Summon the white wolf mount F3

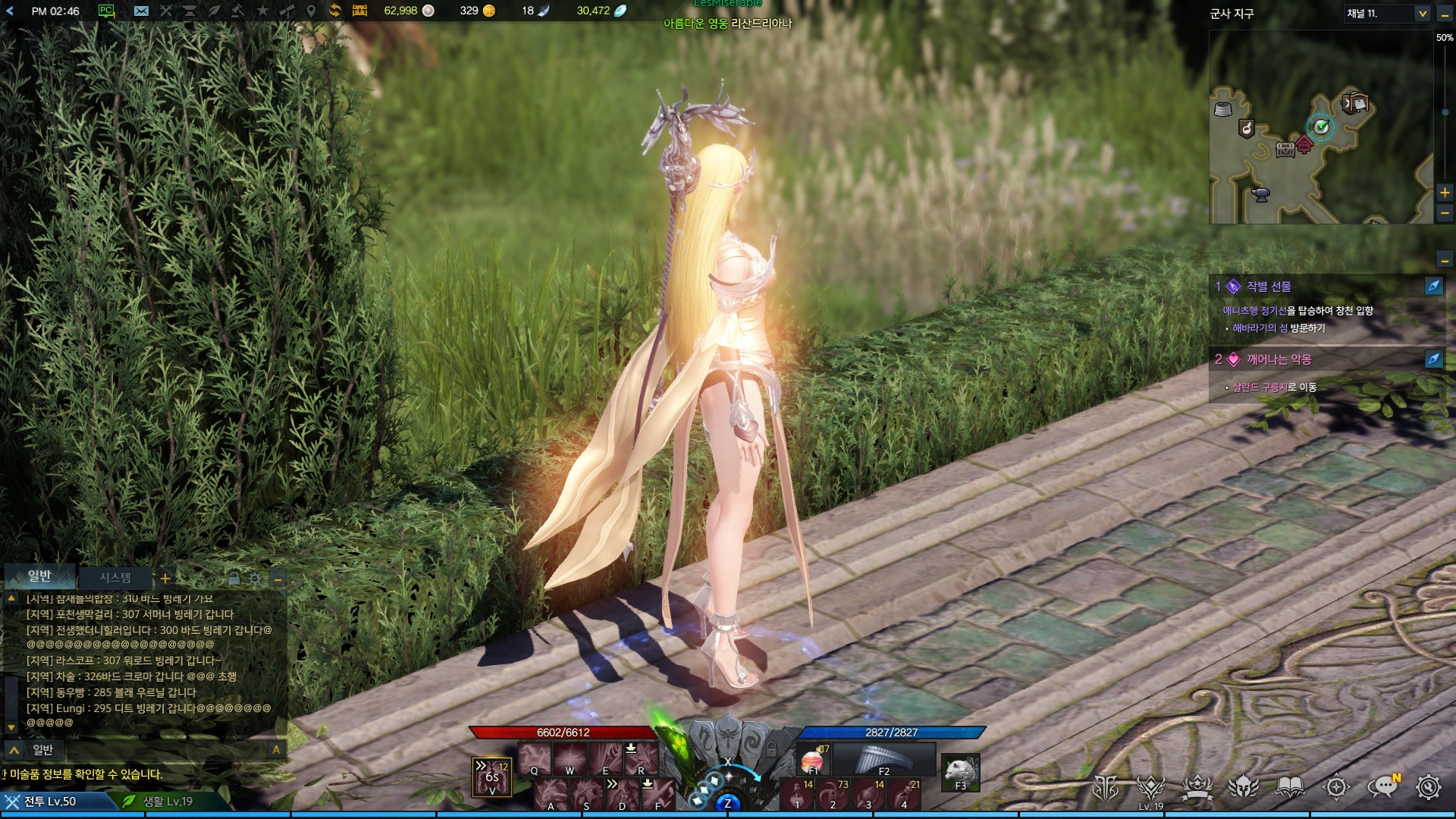(960, 772)
